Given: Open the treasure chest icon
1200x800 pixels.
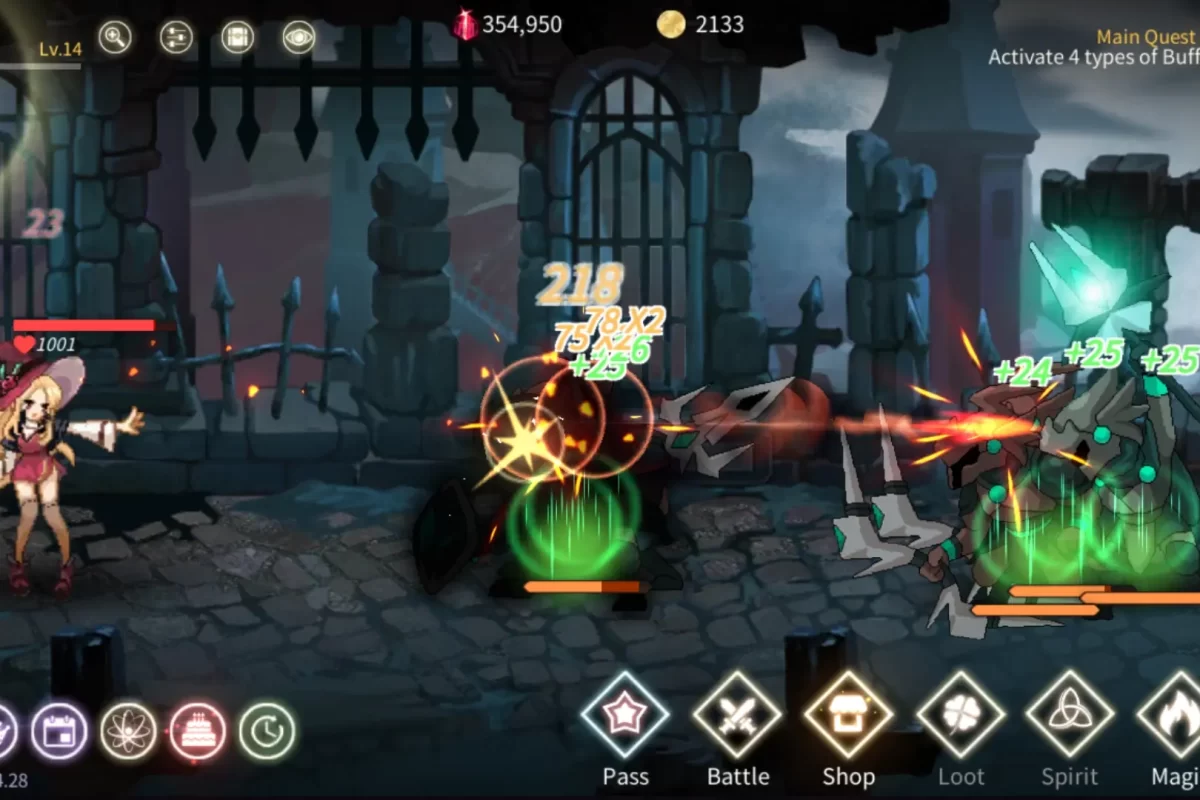Looking at the screenshot, I should 237,38.
